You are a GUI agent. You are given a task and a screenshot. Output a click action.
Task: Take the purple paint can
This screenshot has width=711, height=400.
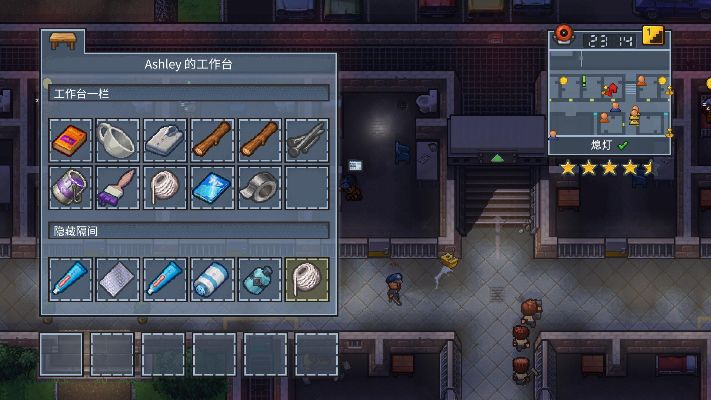(x=71, y=186)
